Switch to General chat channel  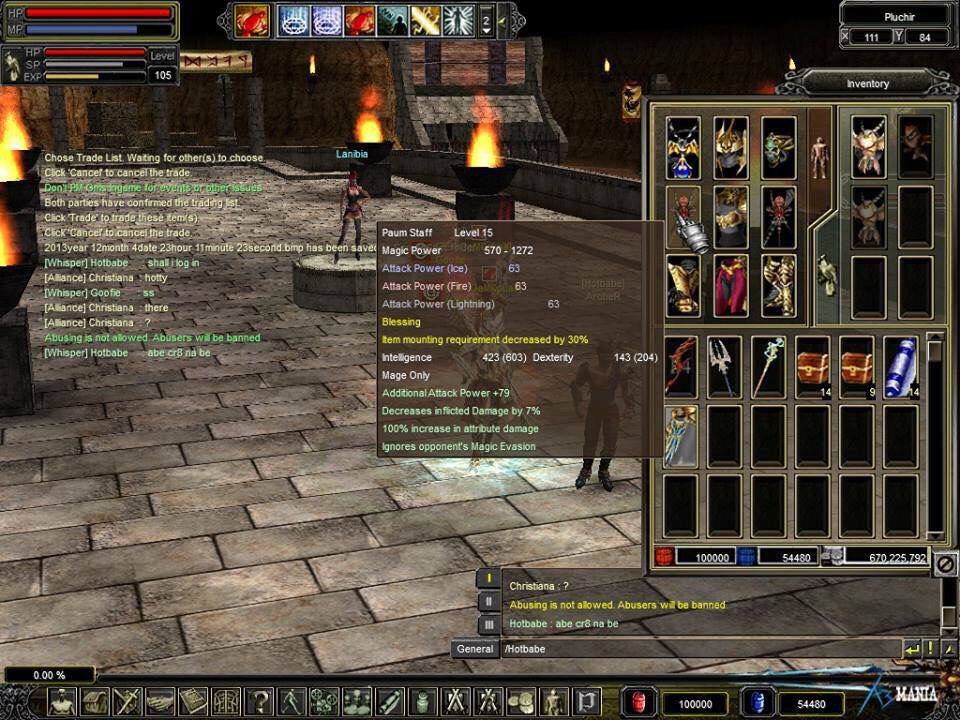[475, 649]
